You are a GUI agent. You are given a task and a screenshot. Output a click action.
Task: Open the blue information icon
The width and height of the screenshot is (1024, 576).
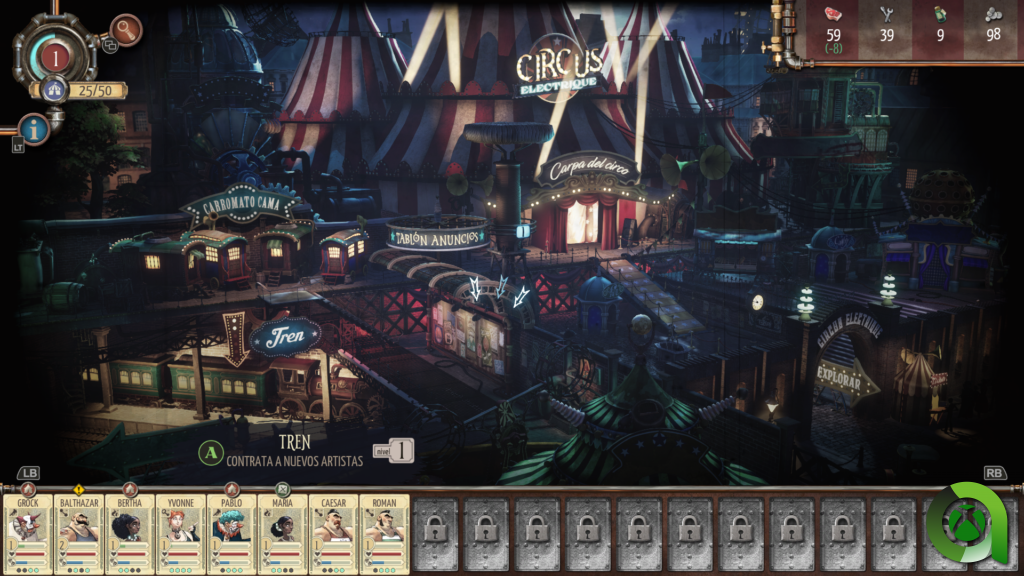pyautogui.click(x=35, y=129)
